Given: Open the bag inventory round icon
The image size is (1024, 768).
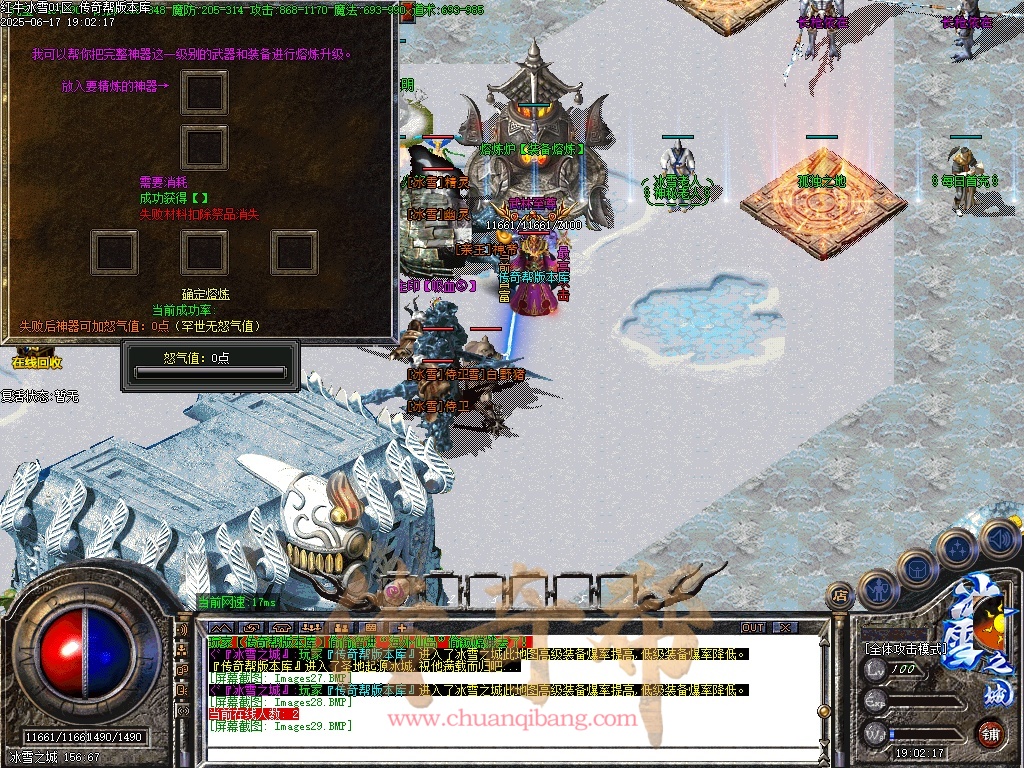Looking at the screenshot, I should pyautogui.click(x=916, y=569).
